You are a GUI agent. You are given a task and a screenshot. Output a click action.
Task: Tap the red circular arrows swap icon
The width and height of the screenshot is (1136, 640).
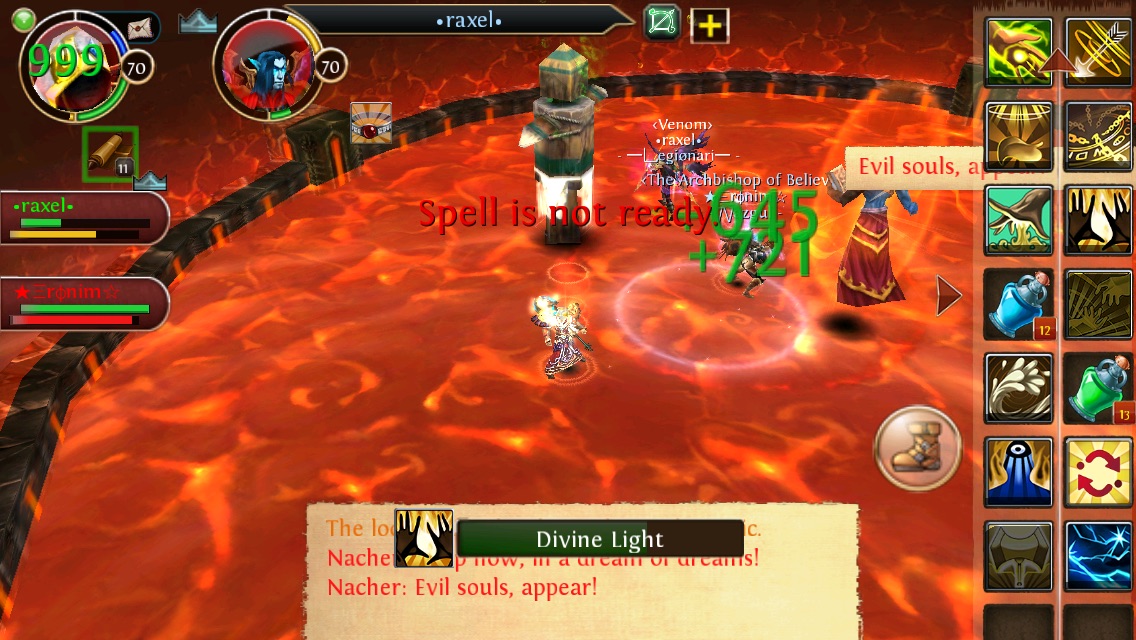click(1097, 472)
